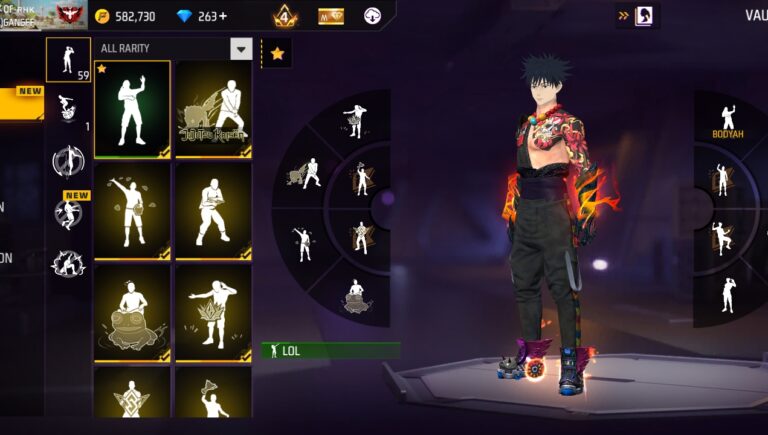Image resolution: width=768 pixels, height=435 pixels.
Task: Open the gold rank badge numbered 4
Action: [x=285, y=16]
